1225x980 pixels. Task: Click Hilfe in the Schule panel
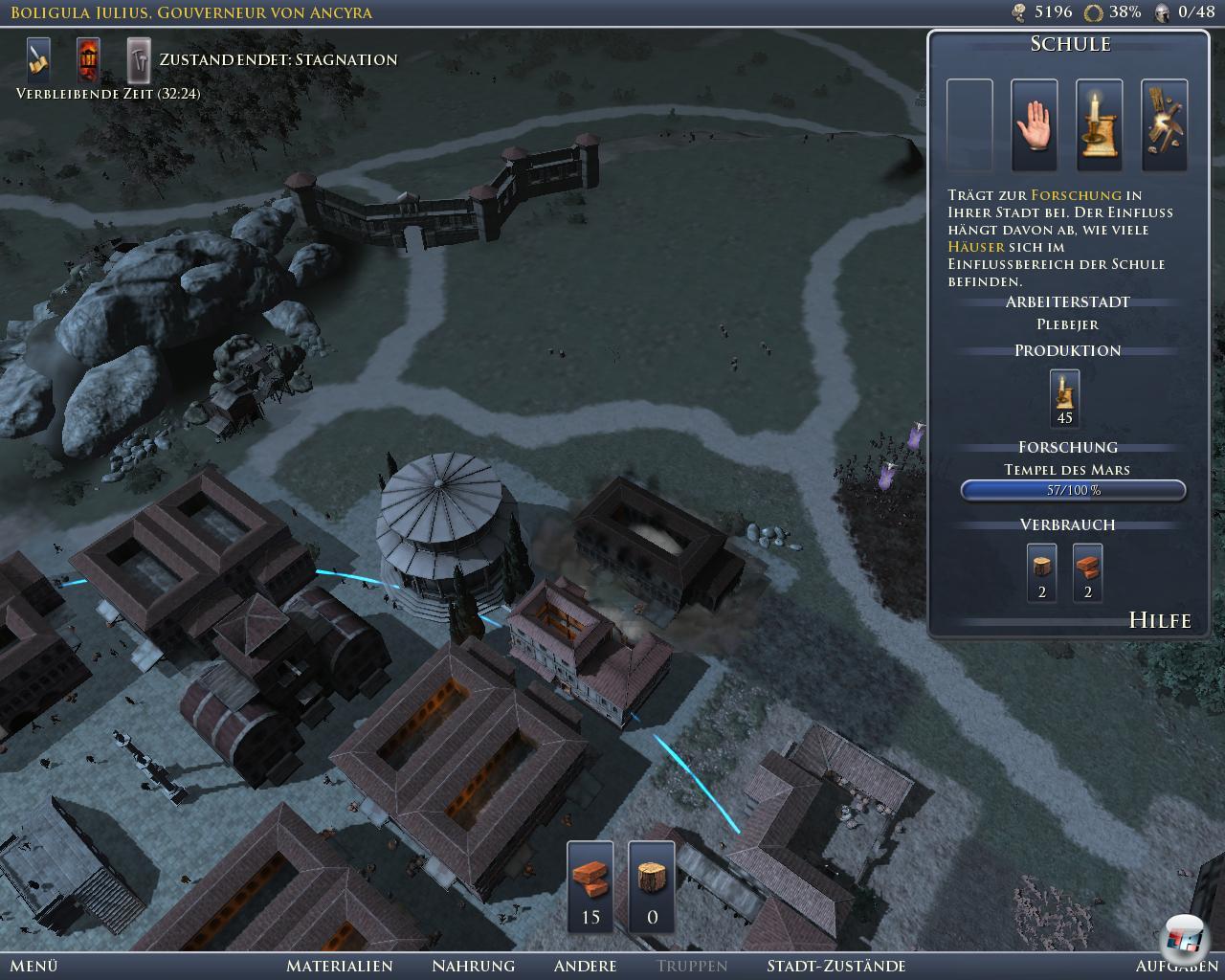1160,620
